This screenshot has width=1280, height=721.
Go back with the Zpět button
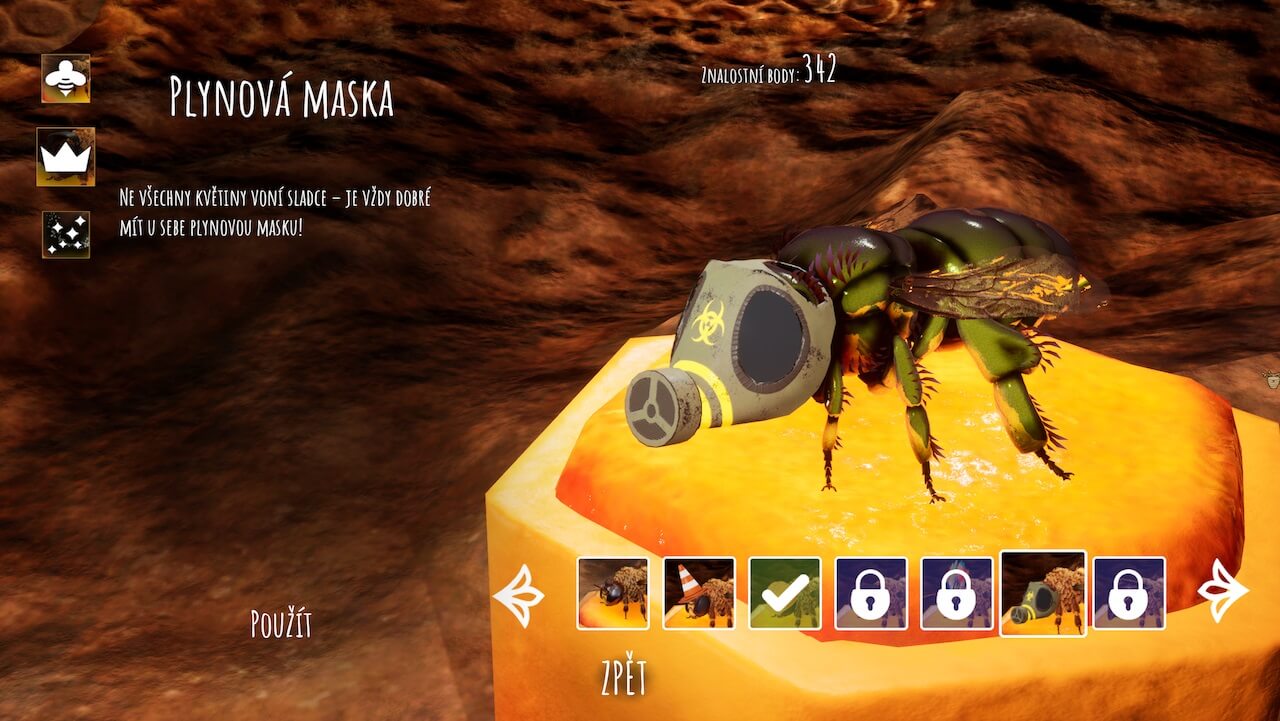pyautogui.click(x=624, y=679)
